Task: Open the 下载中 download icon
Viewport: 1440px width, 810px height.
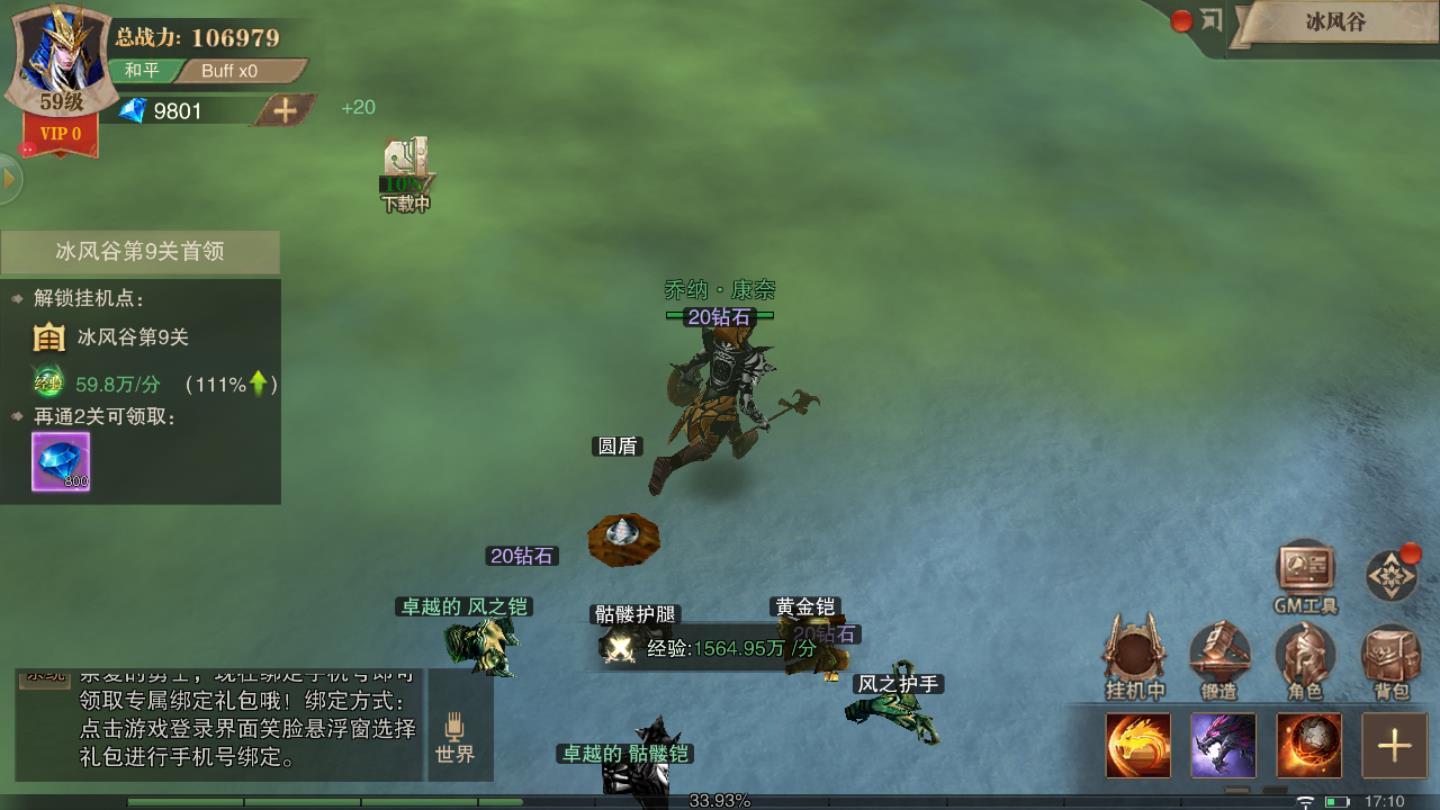Action: click(406, 172)
